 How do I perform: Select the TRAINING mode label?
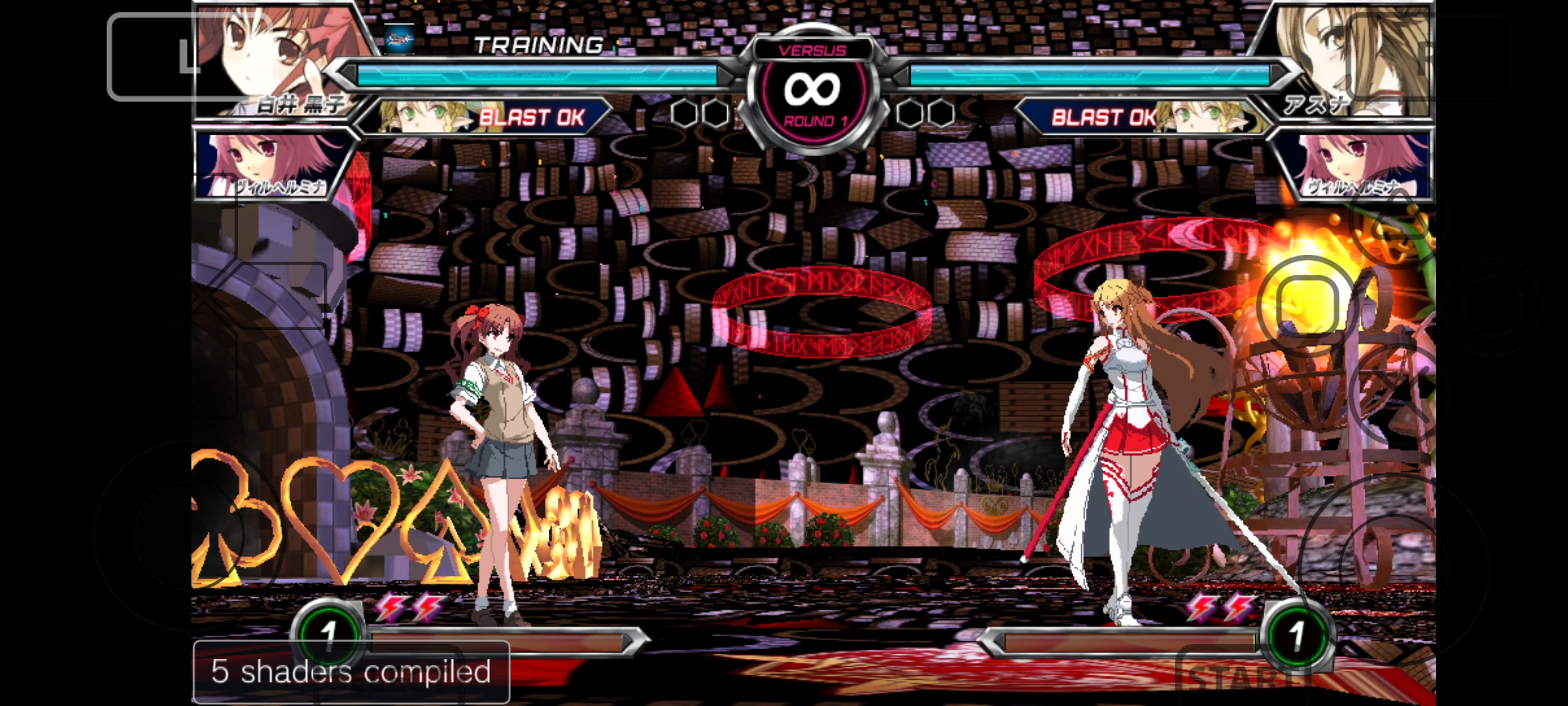[539, 46]
